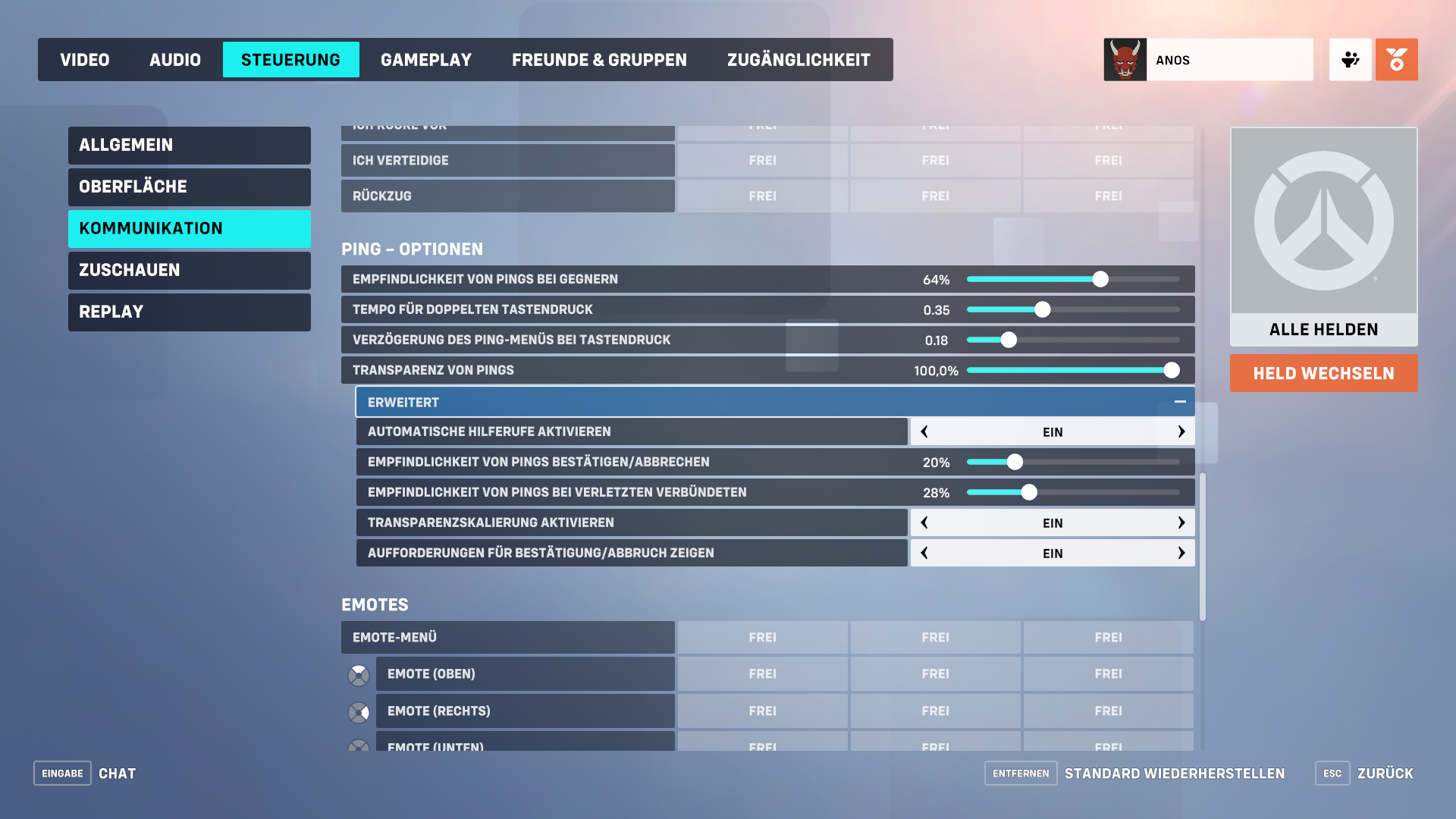Select the Emote (Oben) d-pad direction icon
Image resolution: width=1456 pixels, height=819 pixels.
pyautogui.click(x=359, y=673)
